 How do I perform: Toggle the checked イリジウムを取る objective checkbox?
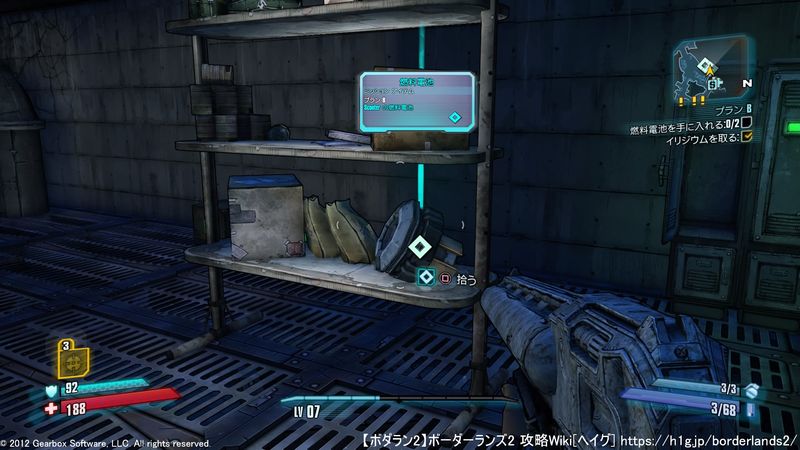pyautogui.click(x=745, y=137)
